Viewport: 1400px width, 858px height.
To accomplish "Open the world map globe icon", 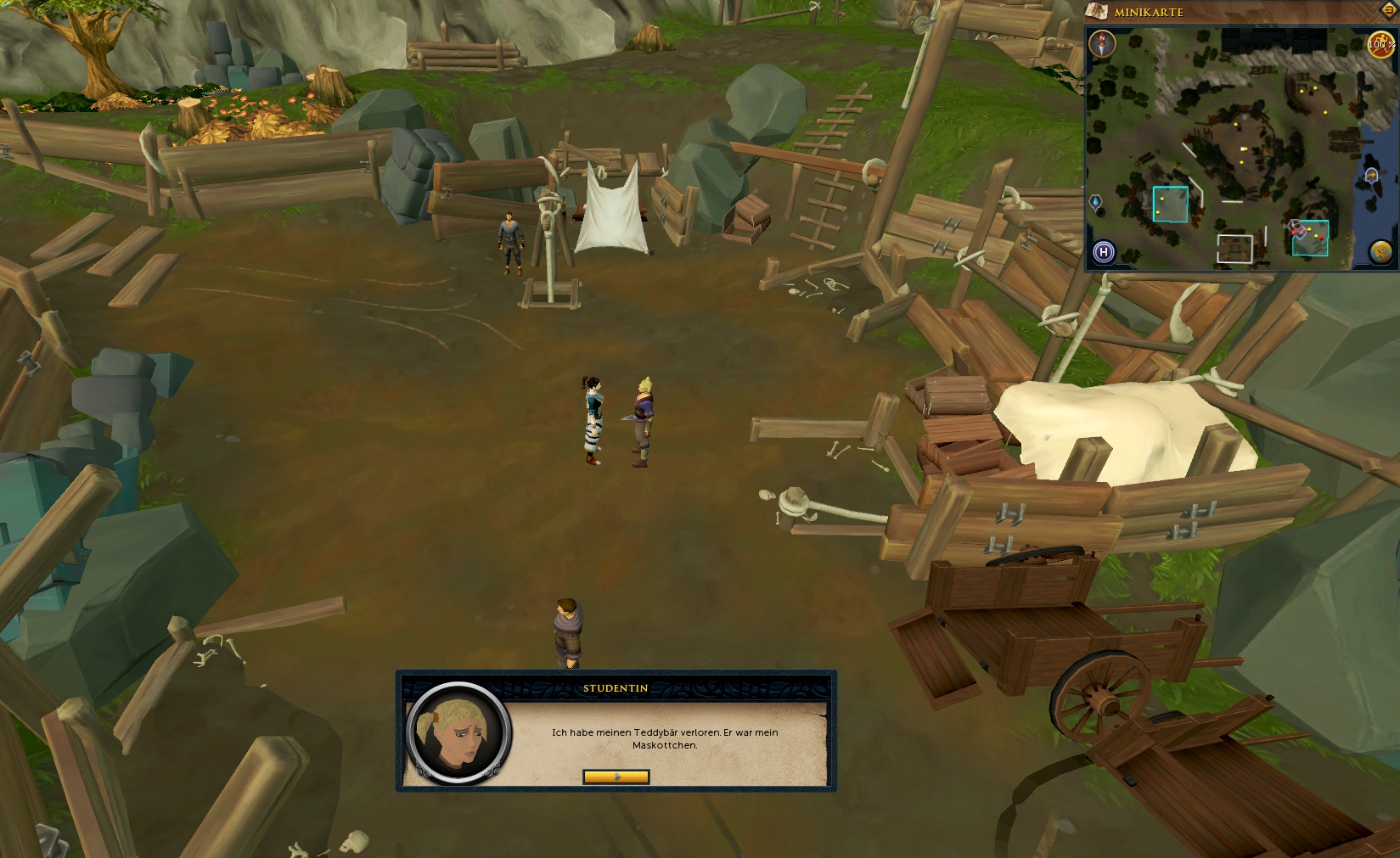I will 1380,251.
